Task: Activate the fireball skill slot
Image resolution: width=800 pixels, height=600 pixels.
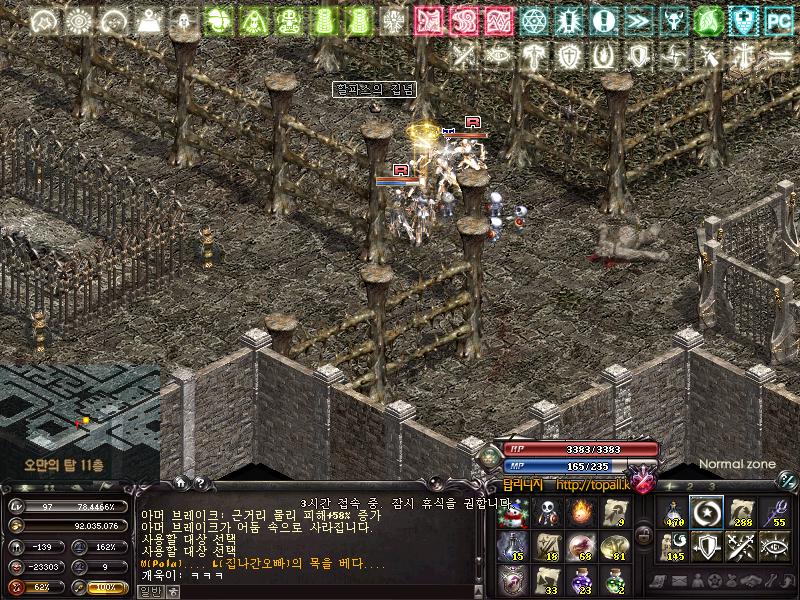Action: click(581, 514)
